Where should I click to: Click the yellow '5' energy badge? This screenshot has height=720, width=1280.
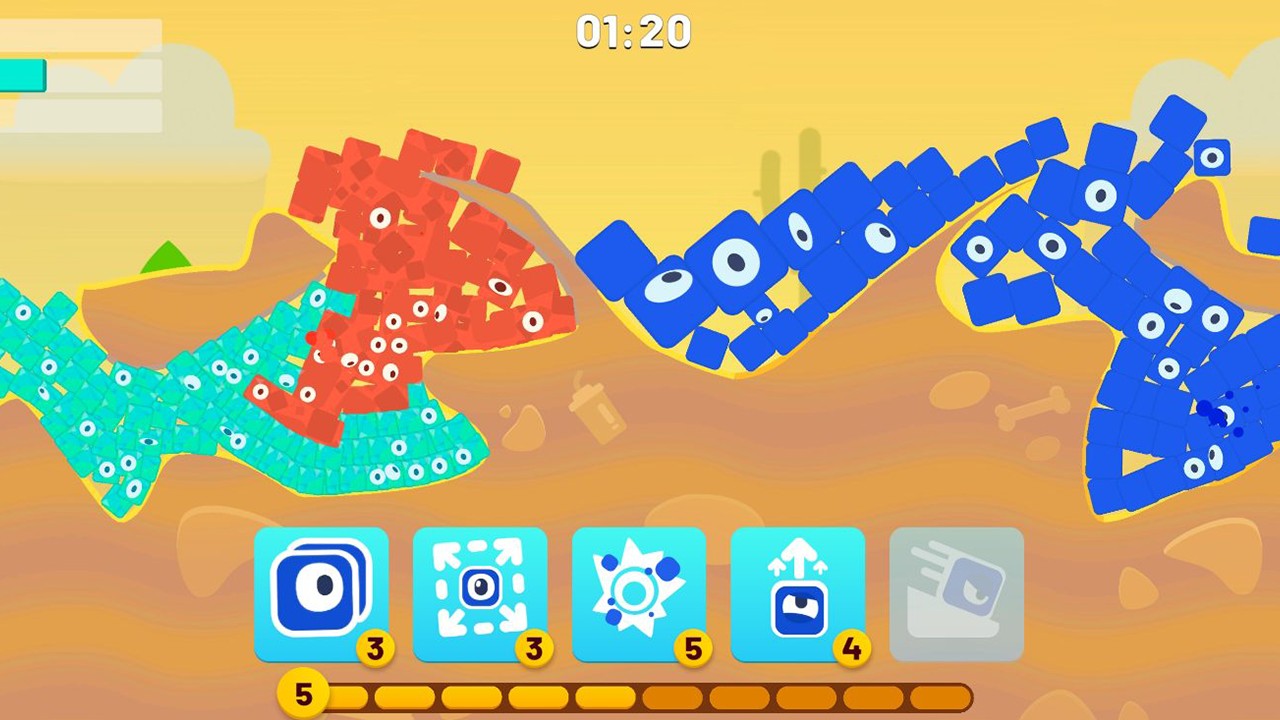click(x=303, y=693)
